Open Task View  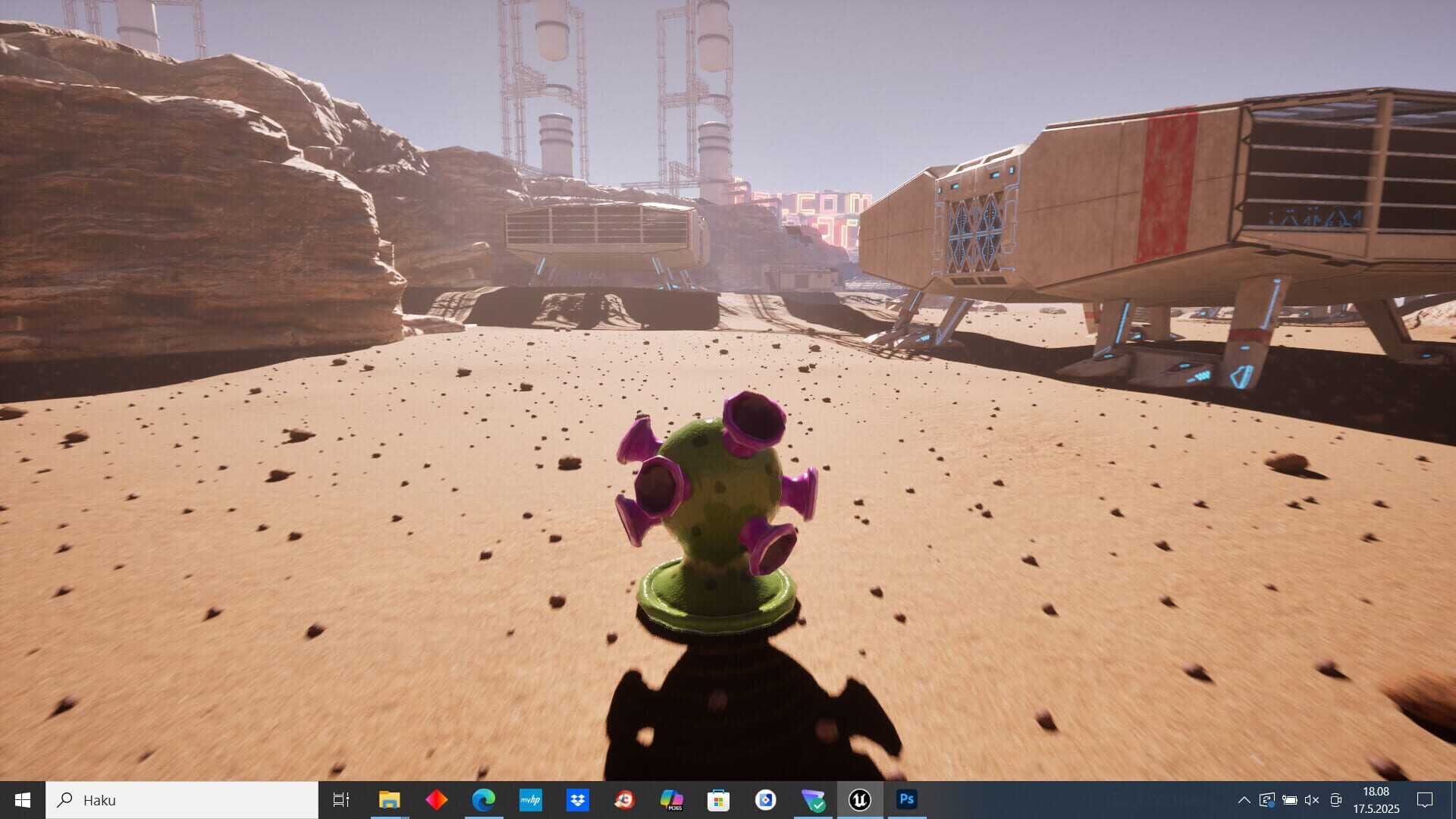342,799
